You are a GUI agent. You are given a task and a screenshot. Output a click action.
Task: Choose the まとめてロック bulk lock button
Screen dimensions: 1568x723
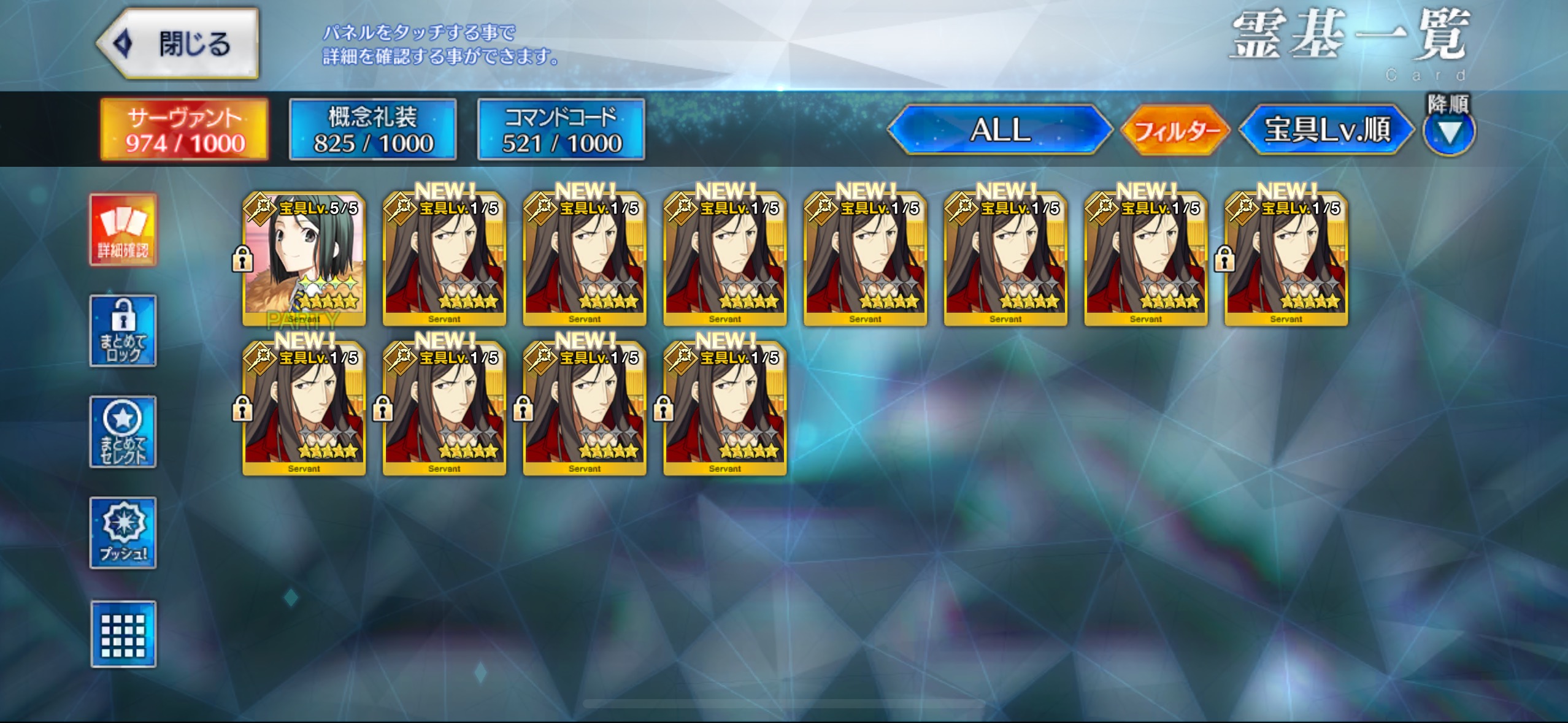coord(123,331)
